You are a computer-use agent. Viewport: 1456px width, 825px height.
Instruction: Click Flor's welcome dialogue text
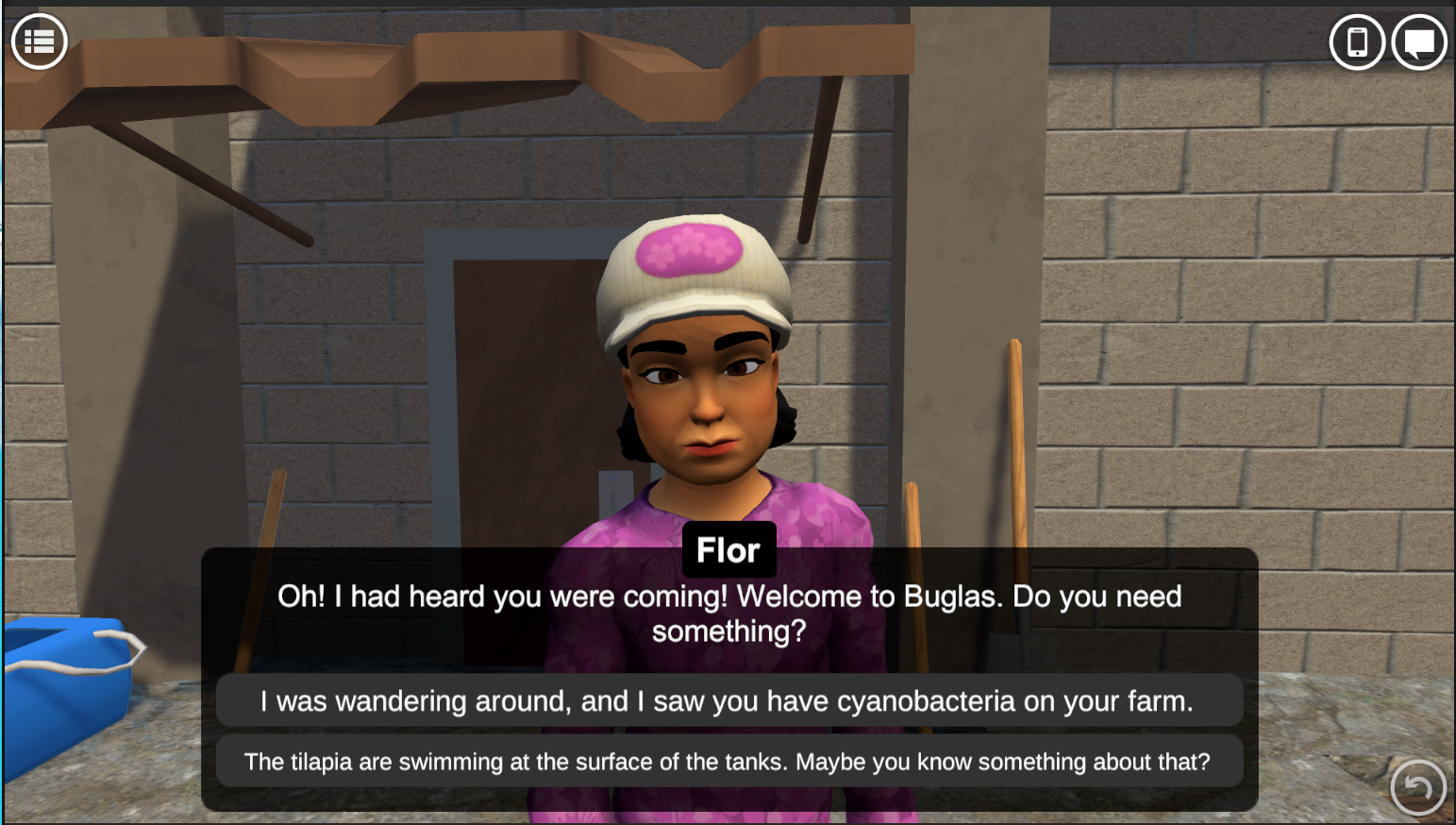(728, 614)
